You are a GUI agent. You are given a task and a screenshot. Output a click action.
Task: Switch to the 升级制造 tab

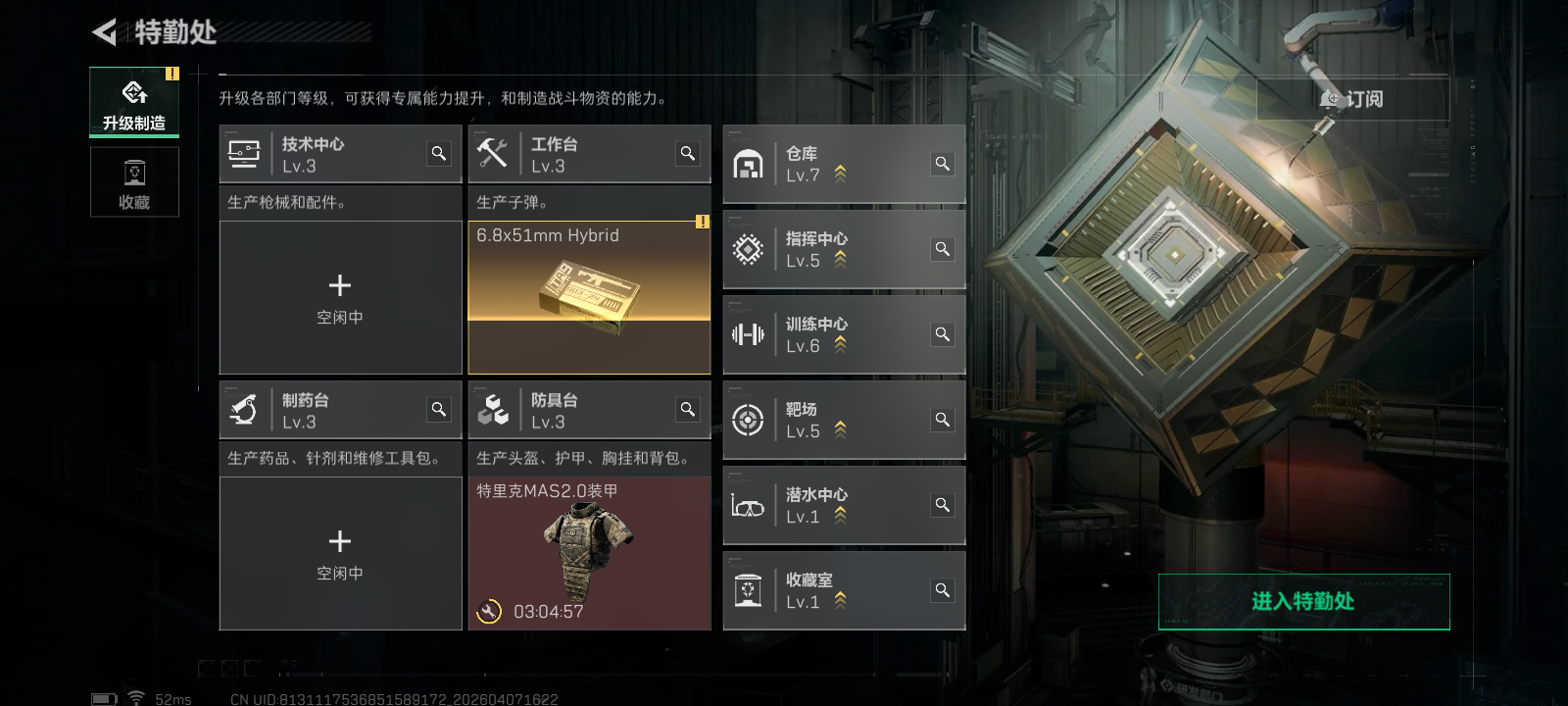click(134, 102)
